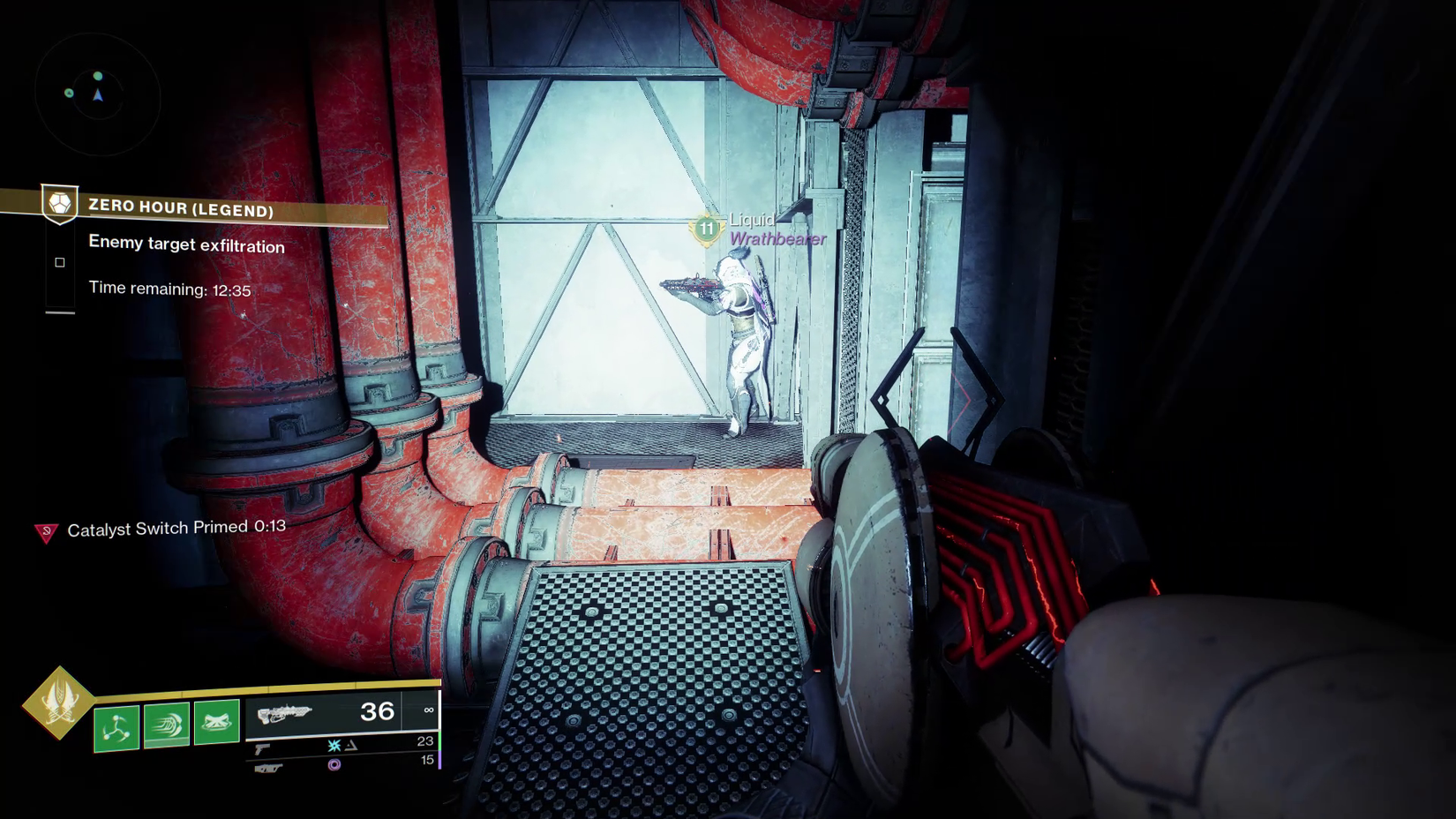
Task: Switch to the sidearm weapon icon
Action: point(262,749)
